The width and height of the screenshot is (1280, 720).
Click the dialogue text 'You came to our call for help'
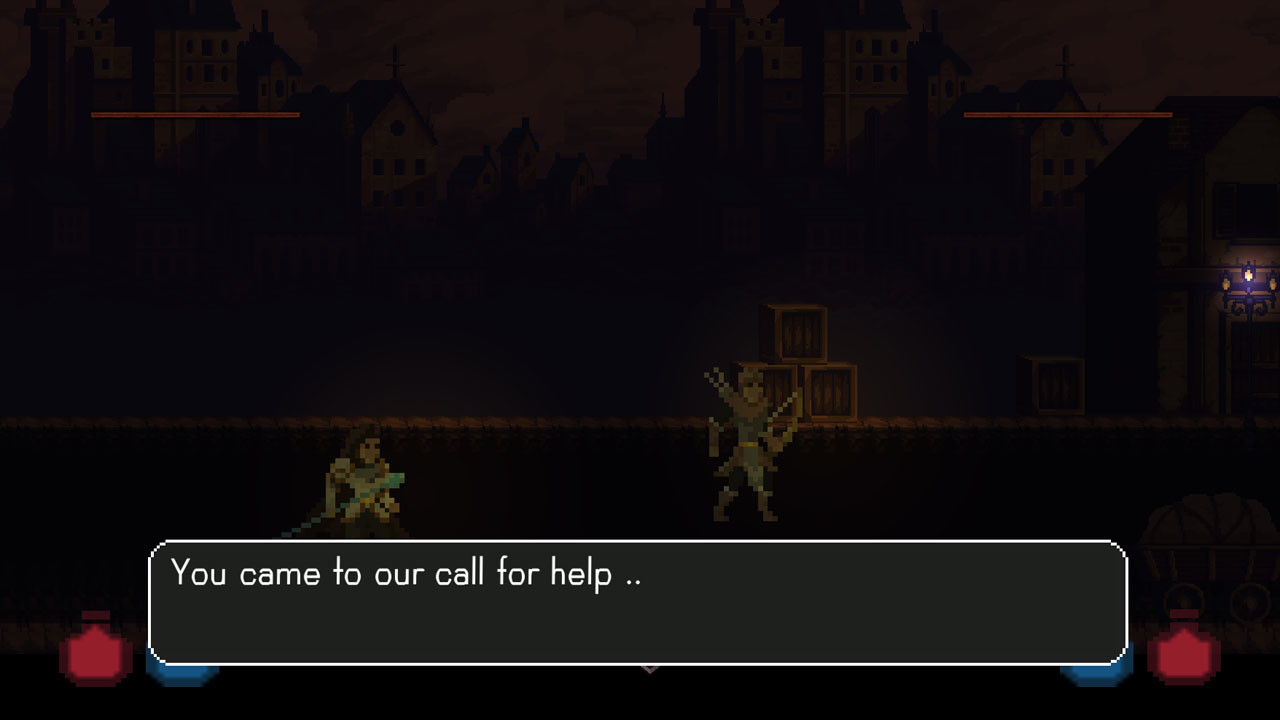(x=408, y=573)
